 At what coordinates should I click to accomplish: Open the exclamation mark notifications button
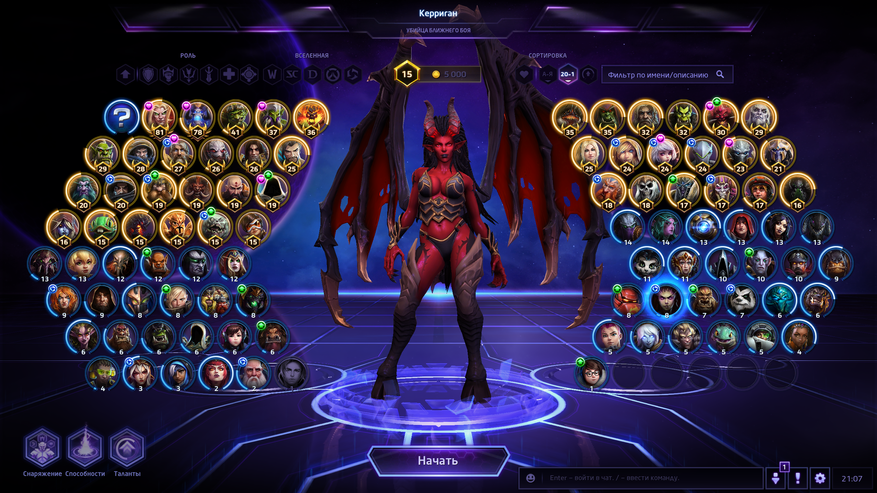(x=798, y=479)
